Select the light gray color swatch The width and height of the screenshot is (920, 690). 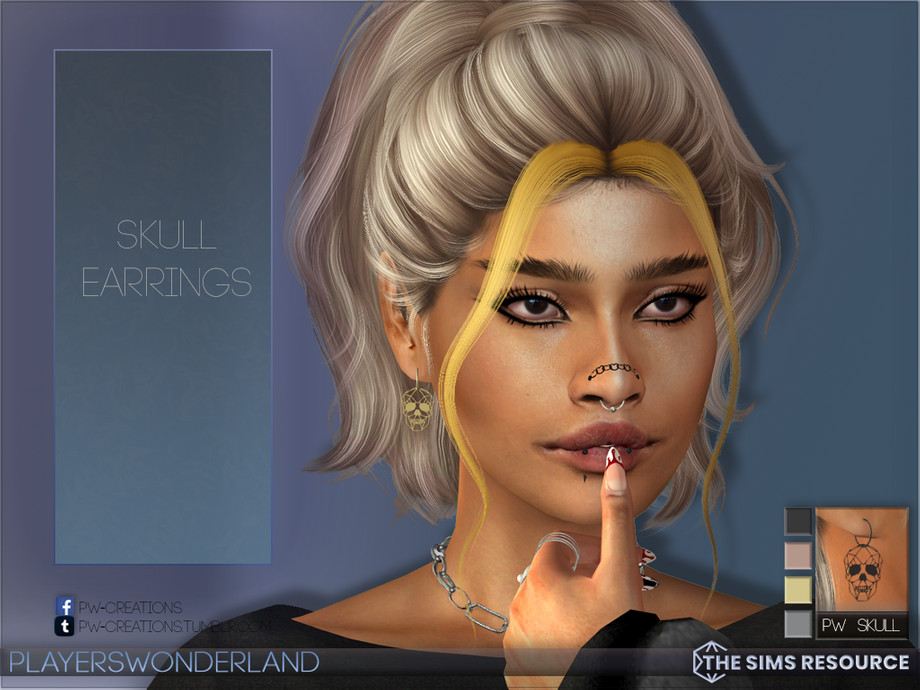798,624
